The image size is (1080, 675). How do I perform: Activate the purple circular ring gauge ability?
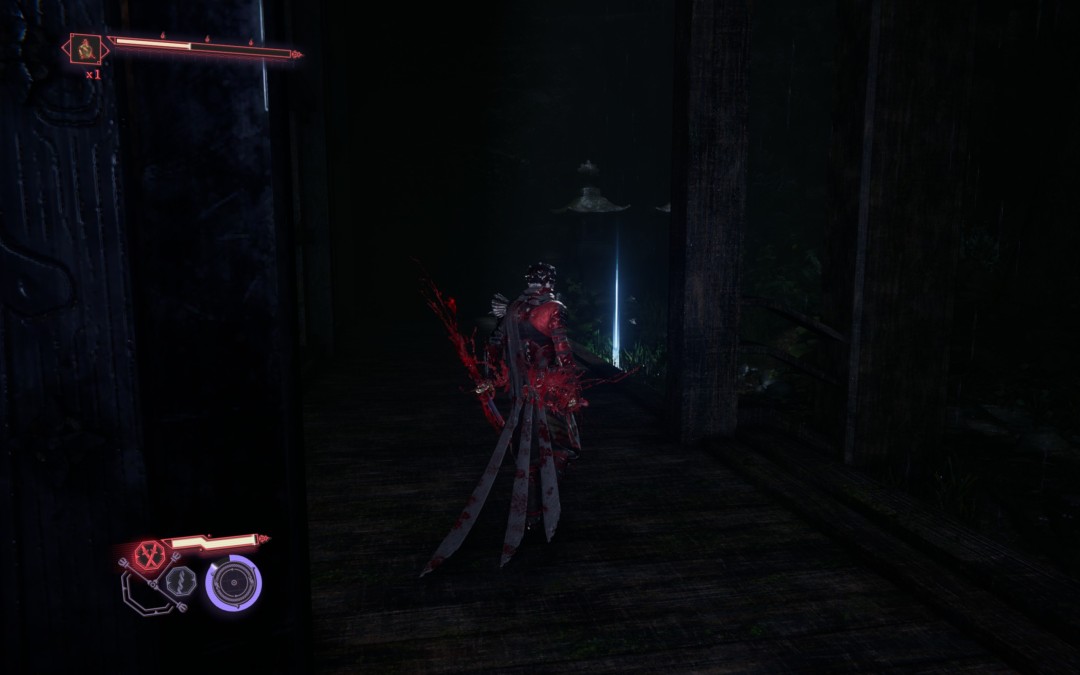[234, 583]
